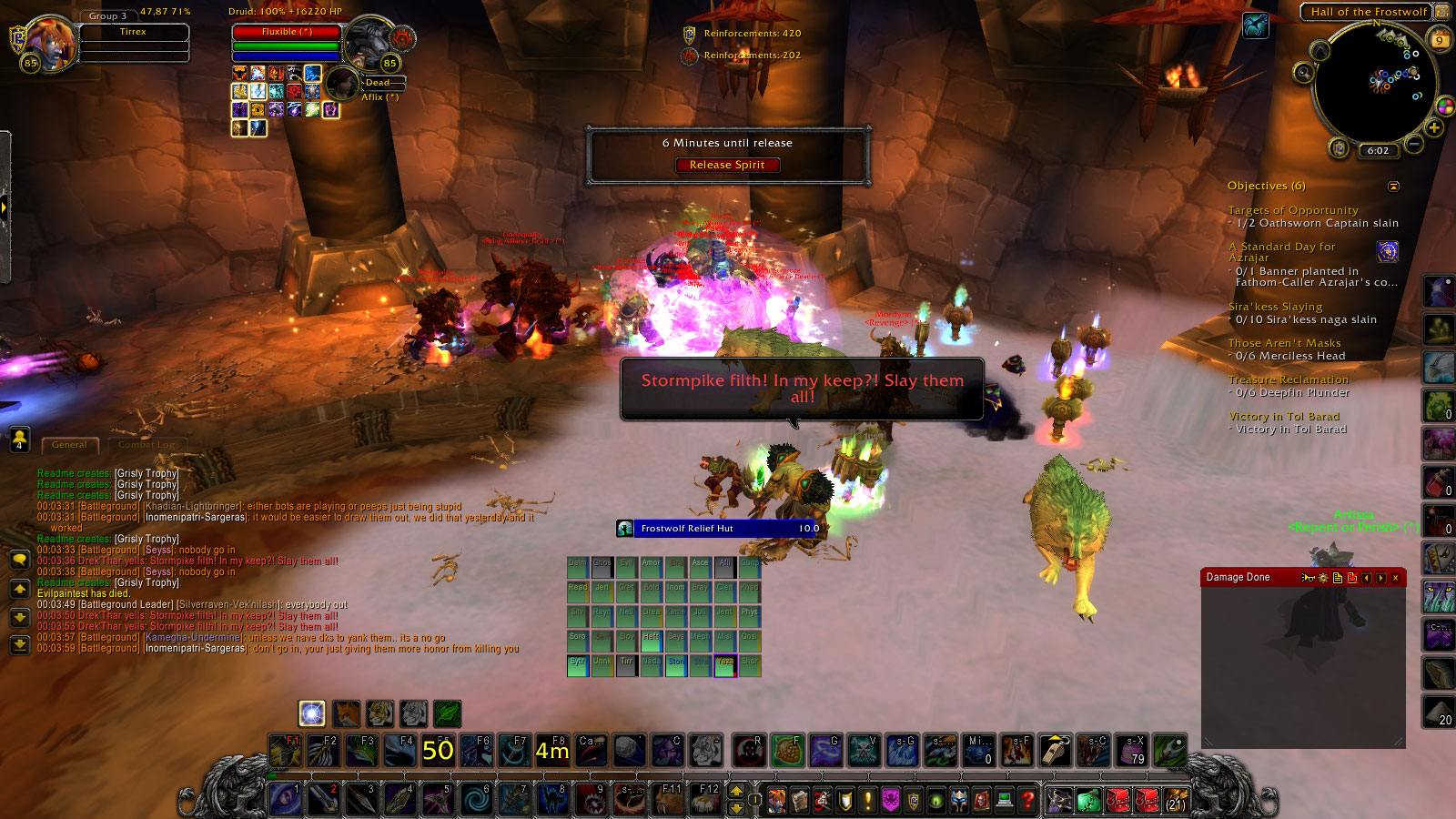Click the world map button beside the zone name

click(1442, 12)
